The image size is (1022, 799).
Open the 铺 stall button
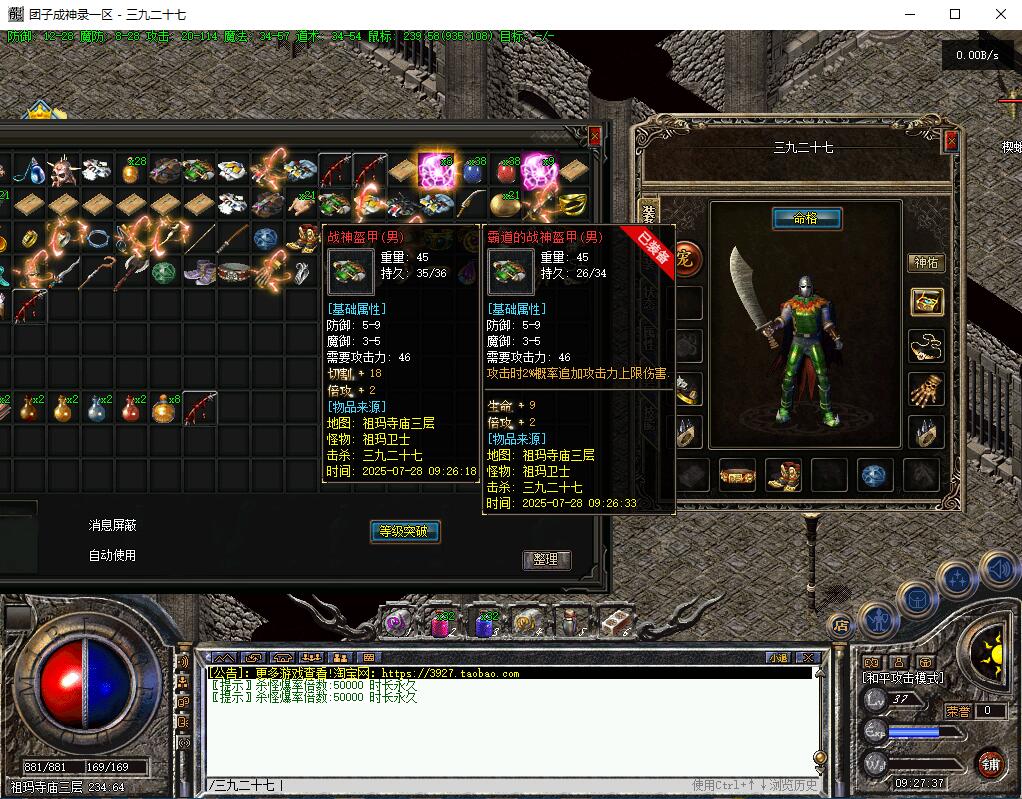point(990,764)
